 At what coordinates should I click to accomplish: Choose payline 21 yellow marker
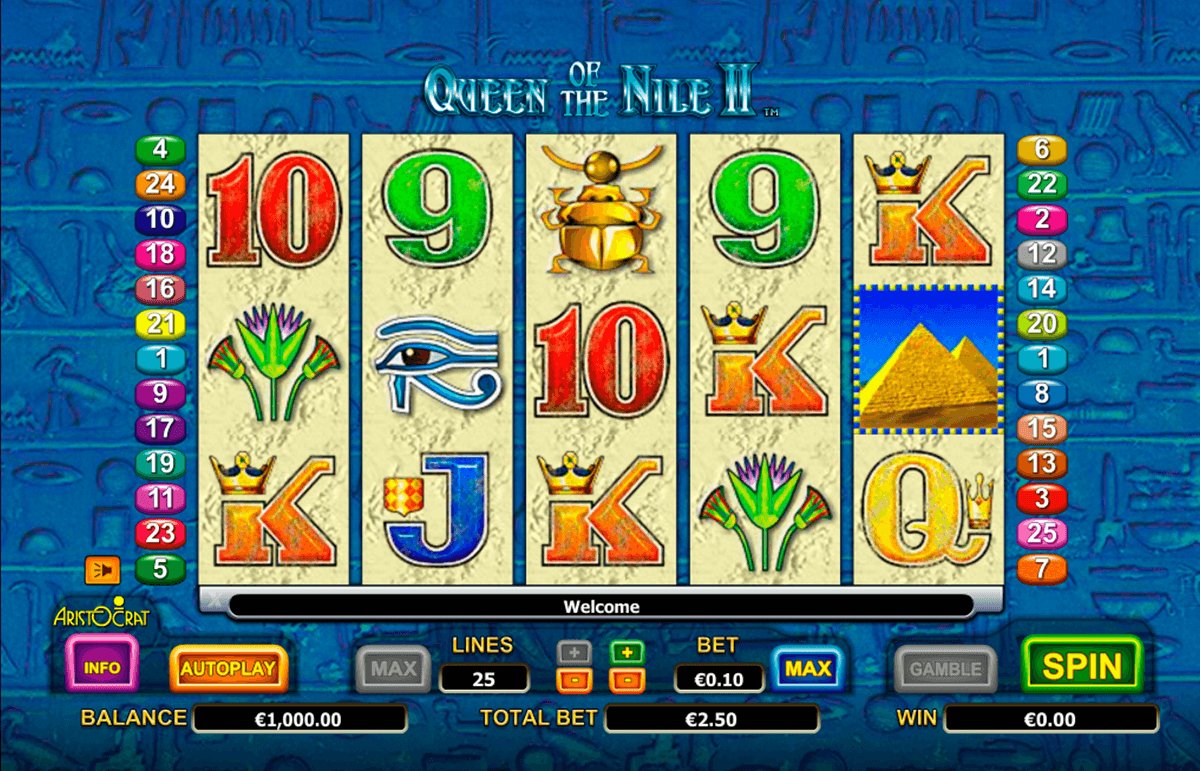160,324
